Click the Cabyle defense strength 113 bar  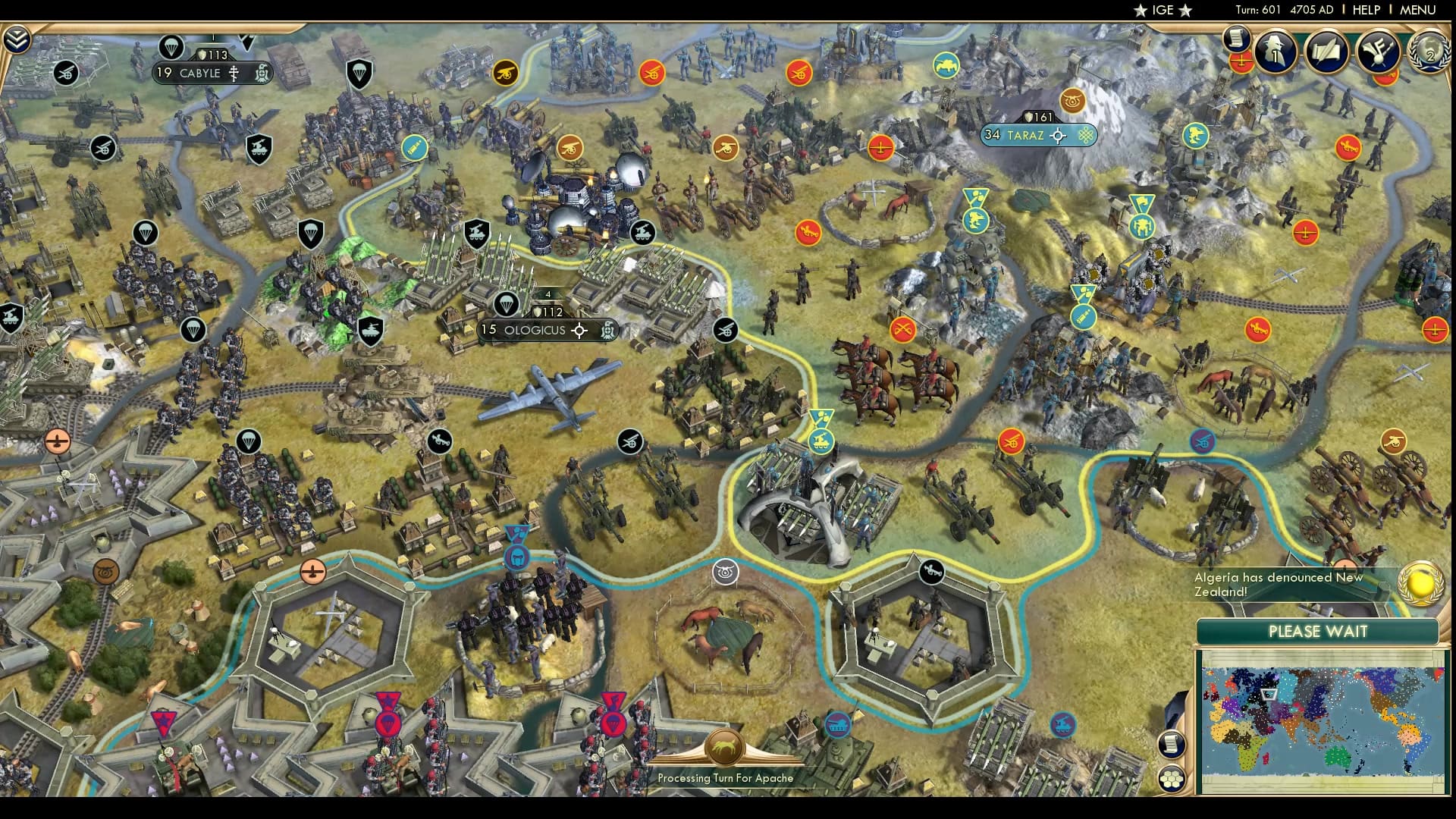point(214,54)
